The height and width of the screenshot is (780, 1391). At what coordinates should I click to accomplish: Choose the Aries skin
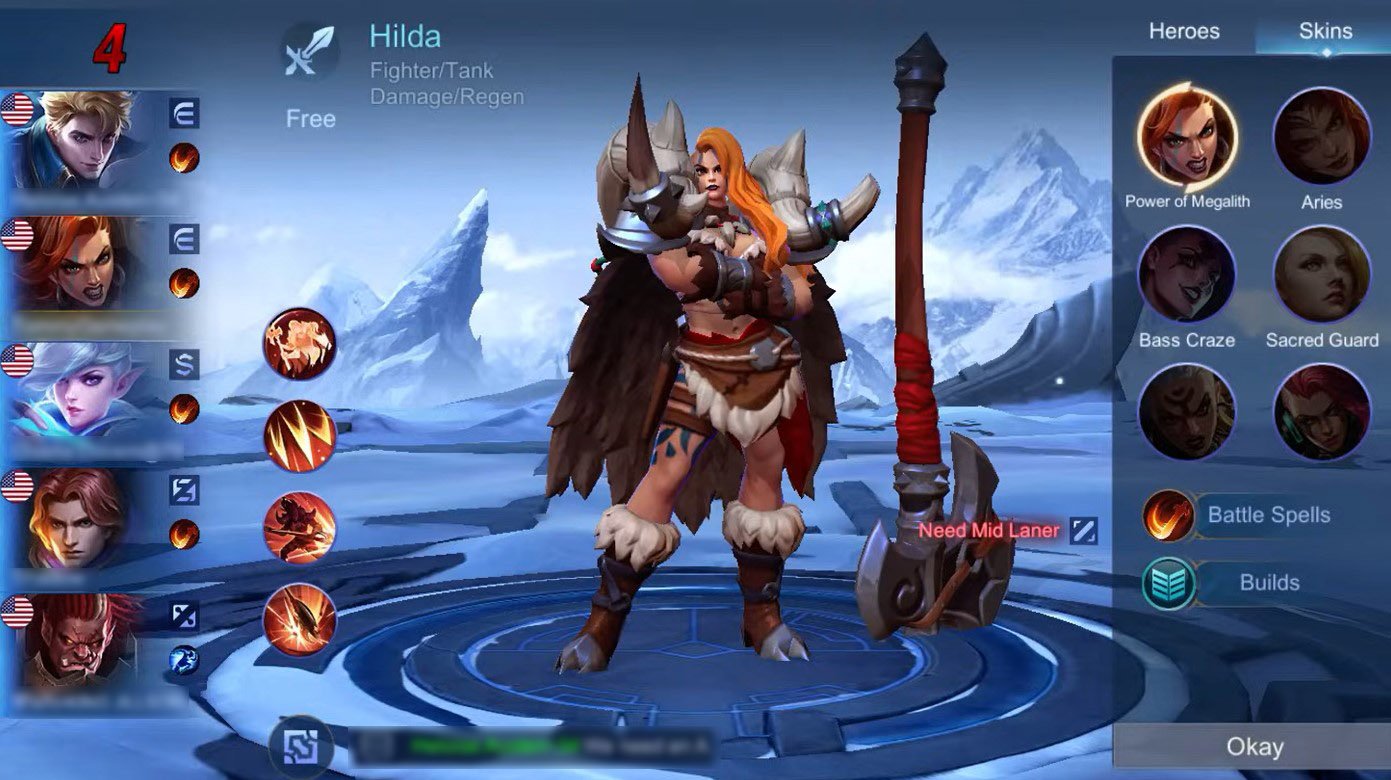point(1321,137)
